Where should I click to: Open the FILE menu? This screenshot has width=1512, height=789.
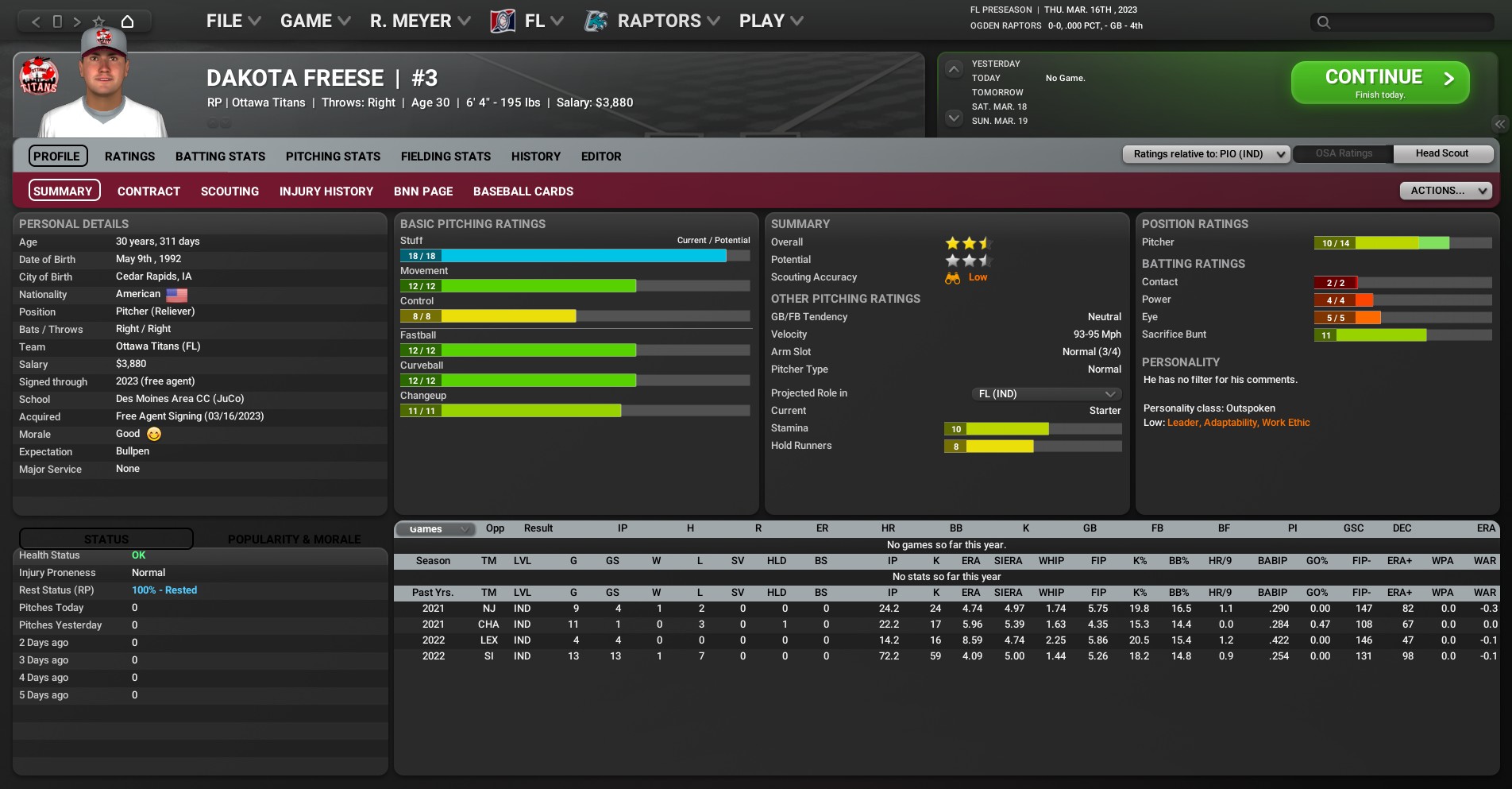233,21
